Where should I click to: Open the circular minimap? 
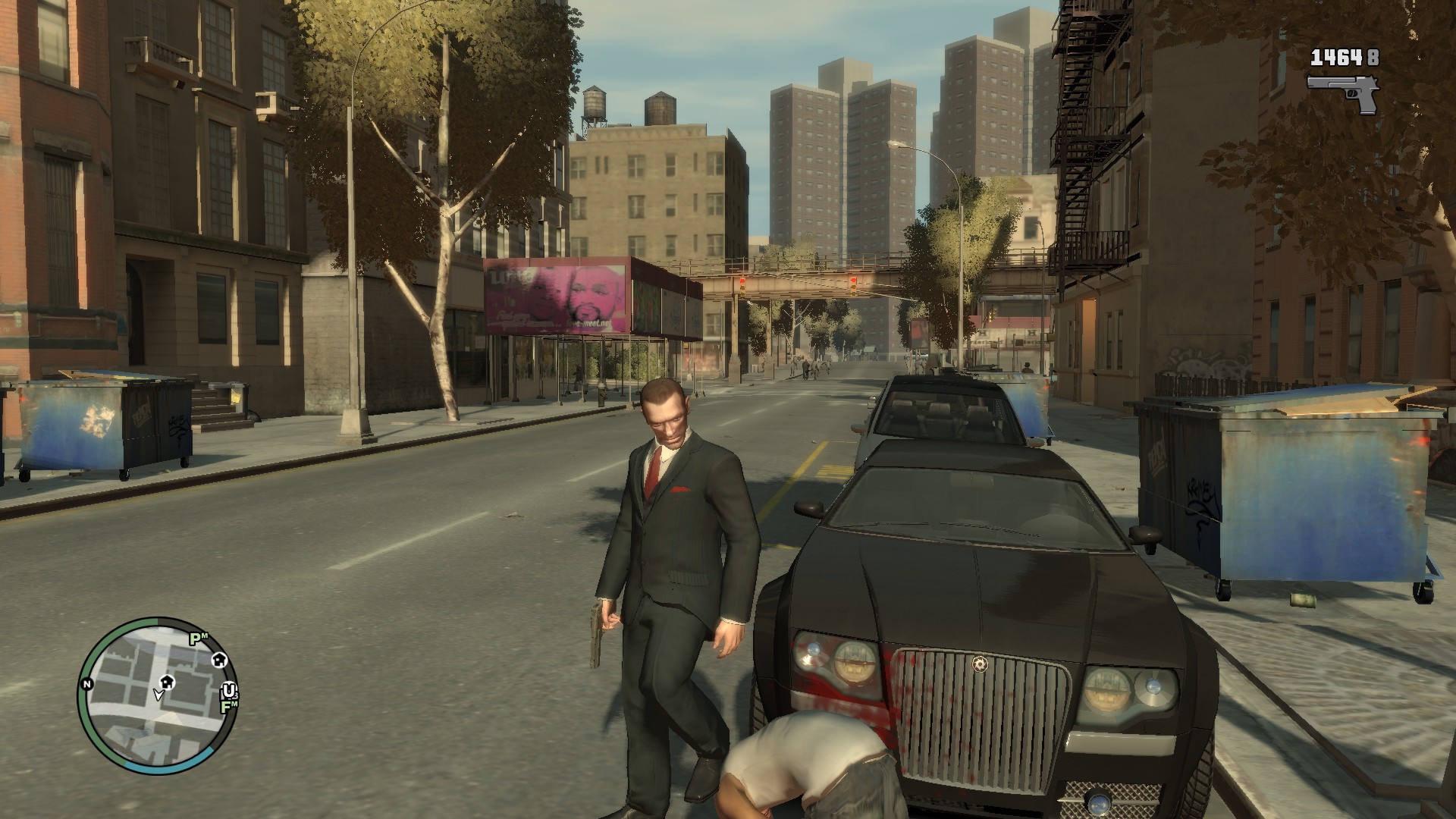click(x=158, y=695)
